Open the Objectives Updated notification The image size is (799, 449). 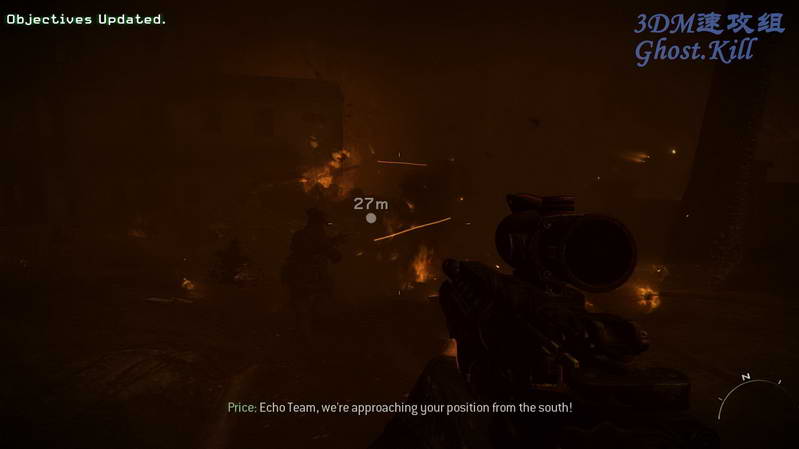tap(87, 19)
